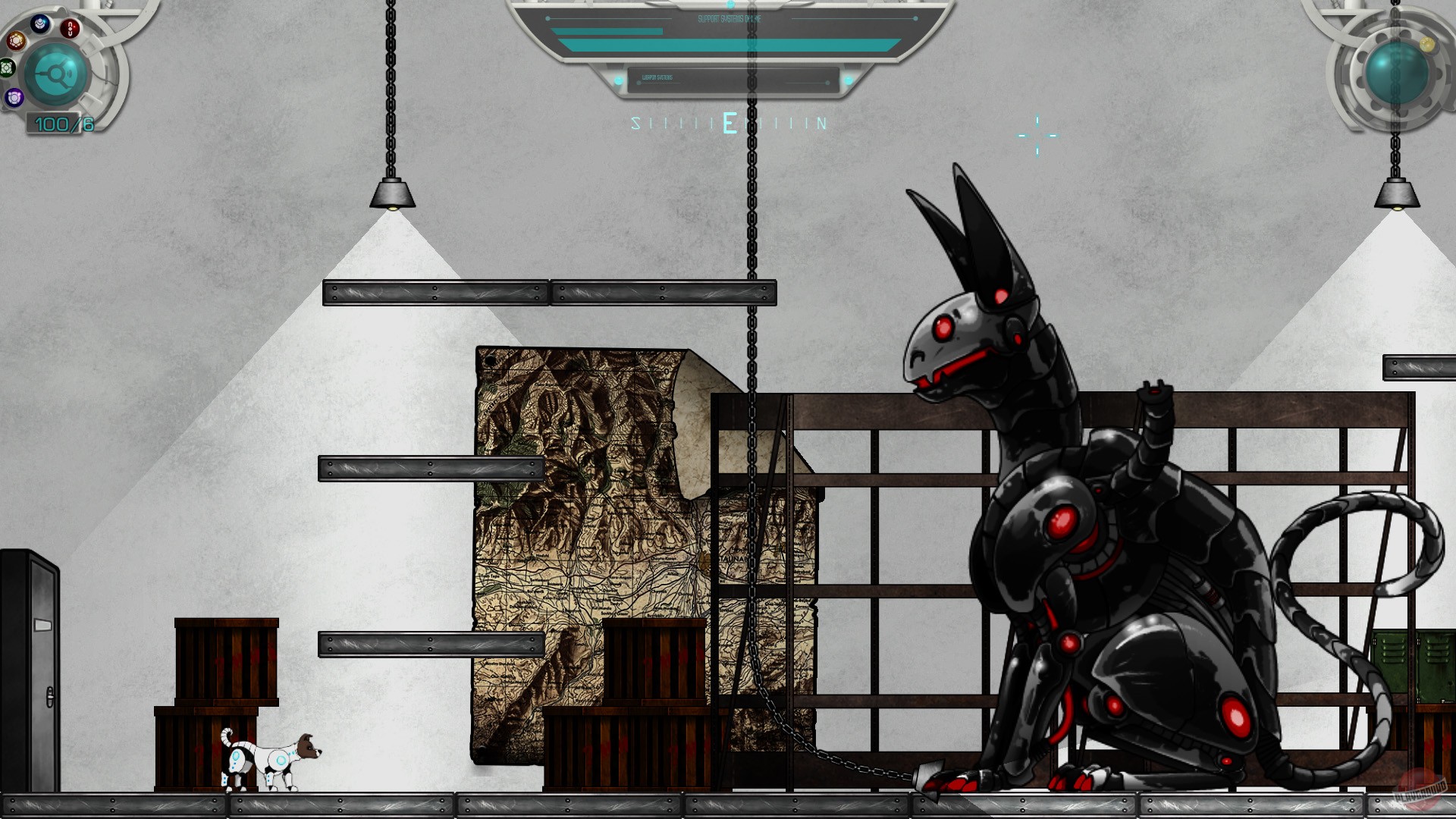Click the top-right teal gauge orb
The width and height of the screenshot is (1456, 819).
[1397, 74]
